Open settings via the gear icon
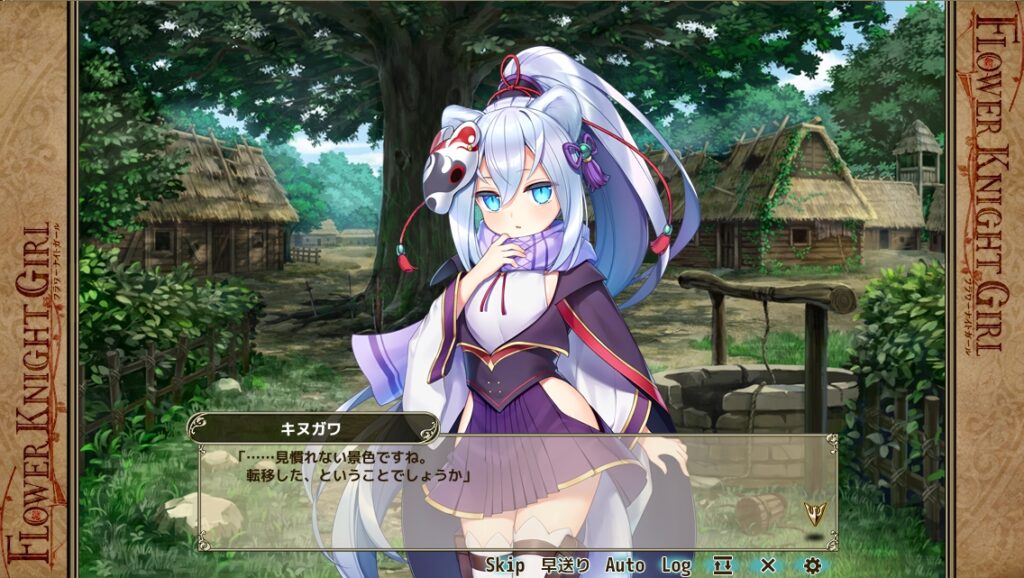Image resolution: width=1024 pixels, height=578 pixels. click(812, 565)
